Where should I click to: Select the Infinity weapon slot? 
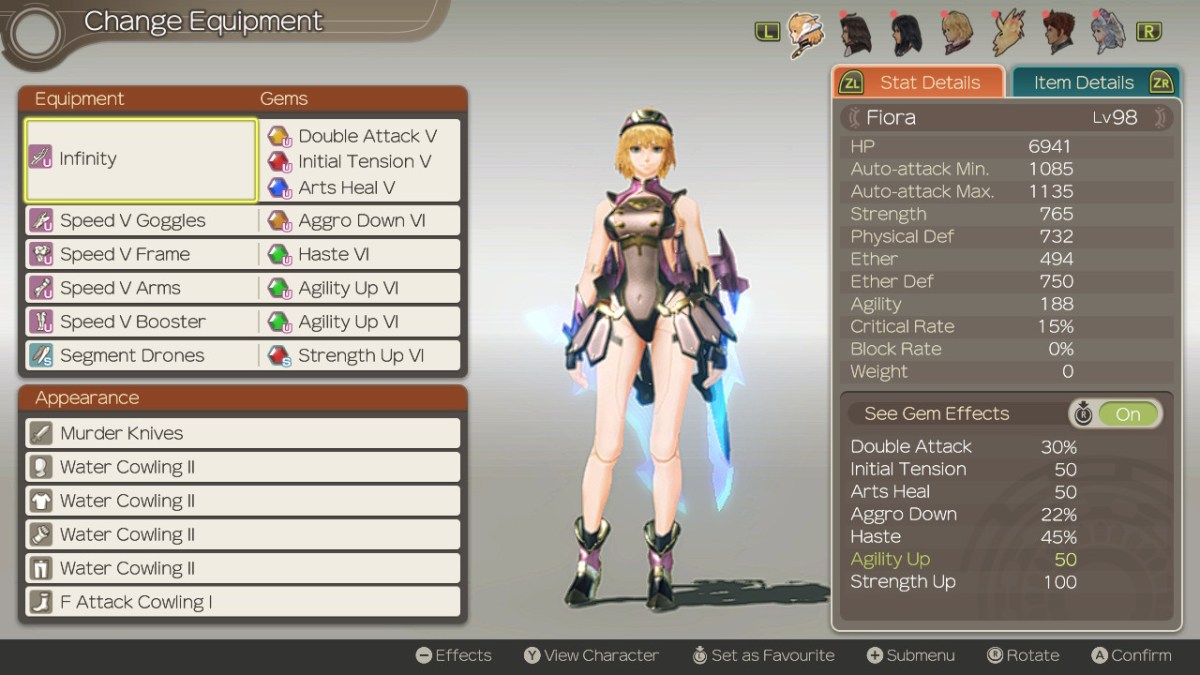pyautogui.click(x=141, y=160)
